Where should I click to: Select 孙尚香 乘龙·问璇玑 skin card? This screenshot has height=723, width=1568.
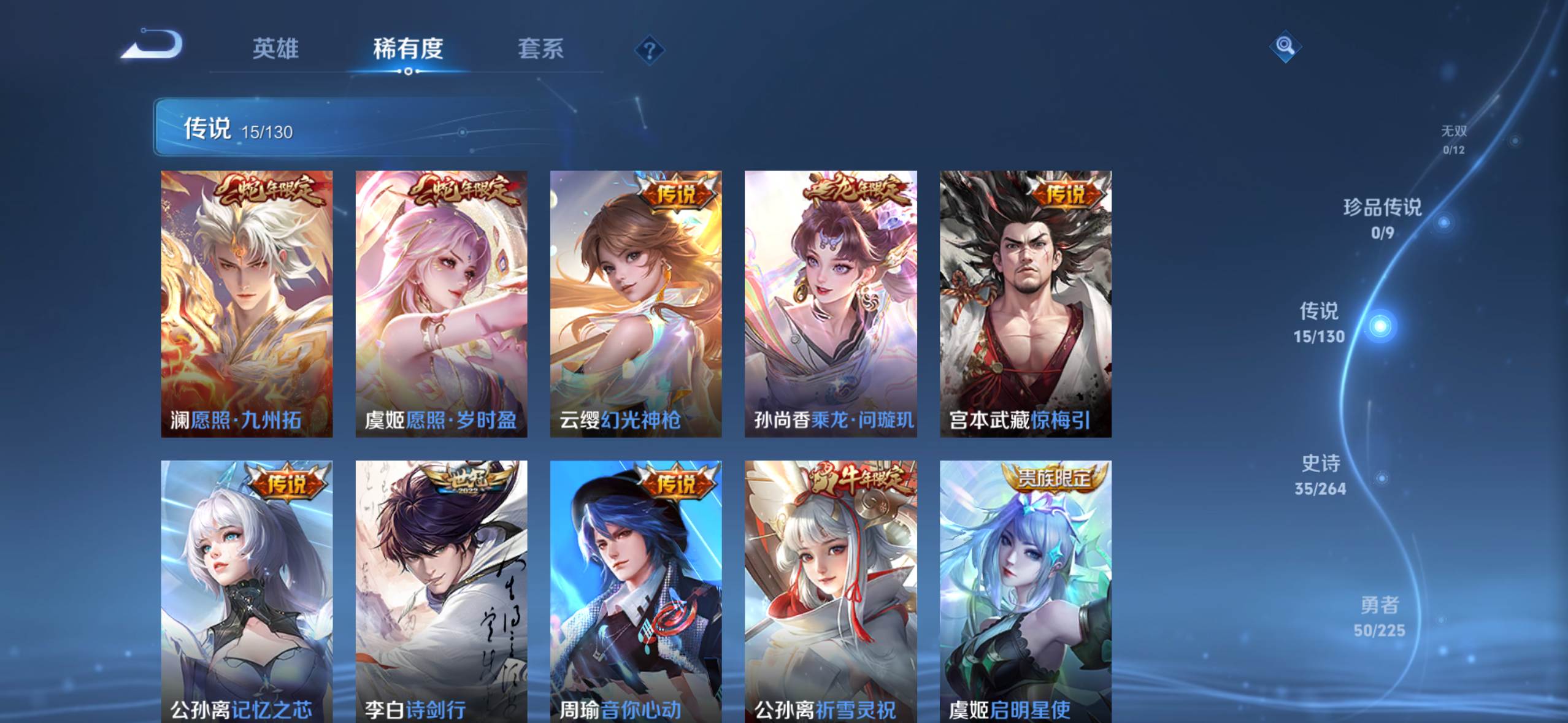[x=831, y=304]
